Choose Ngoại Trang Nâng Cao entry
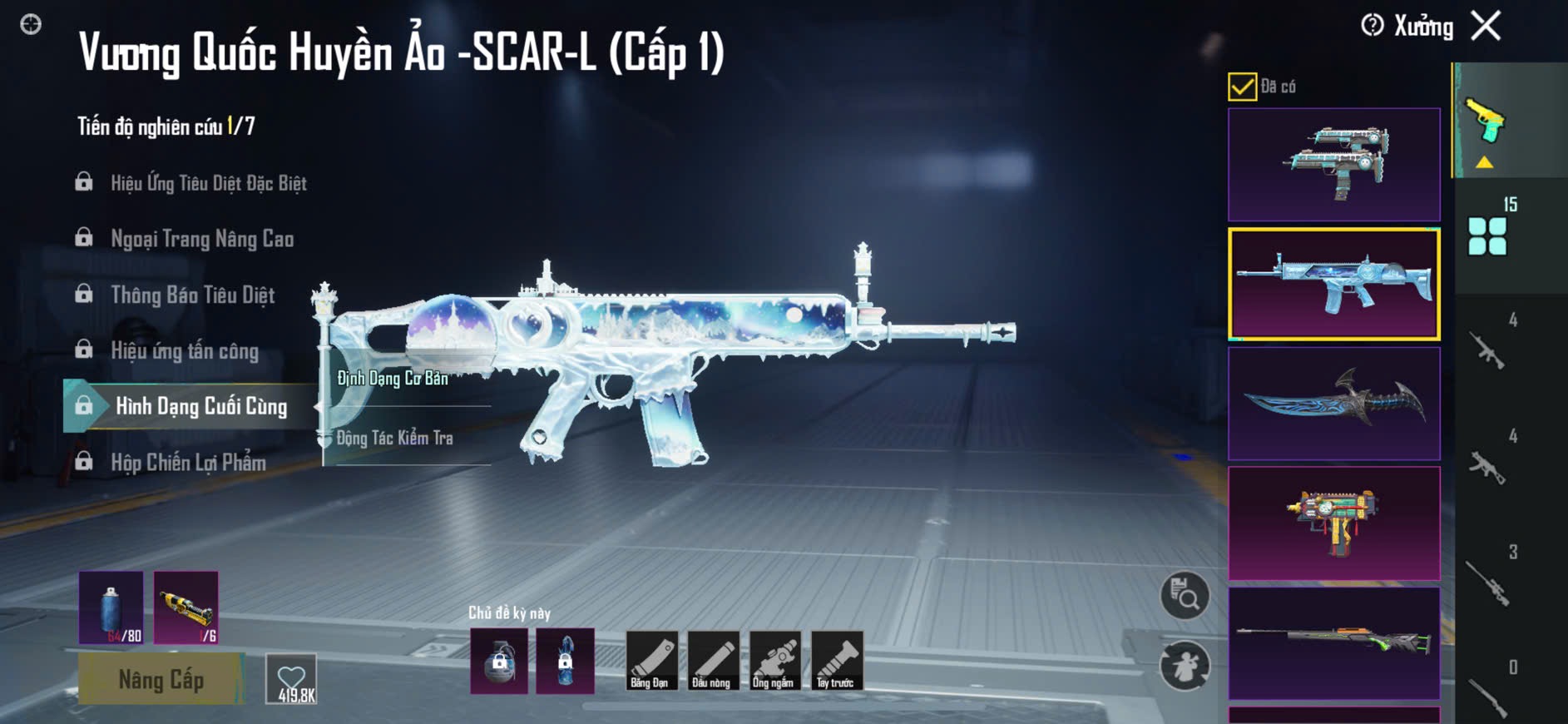Viewport: 1568px width, 724px height. tap(201, 239)
